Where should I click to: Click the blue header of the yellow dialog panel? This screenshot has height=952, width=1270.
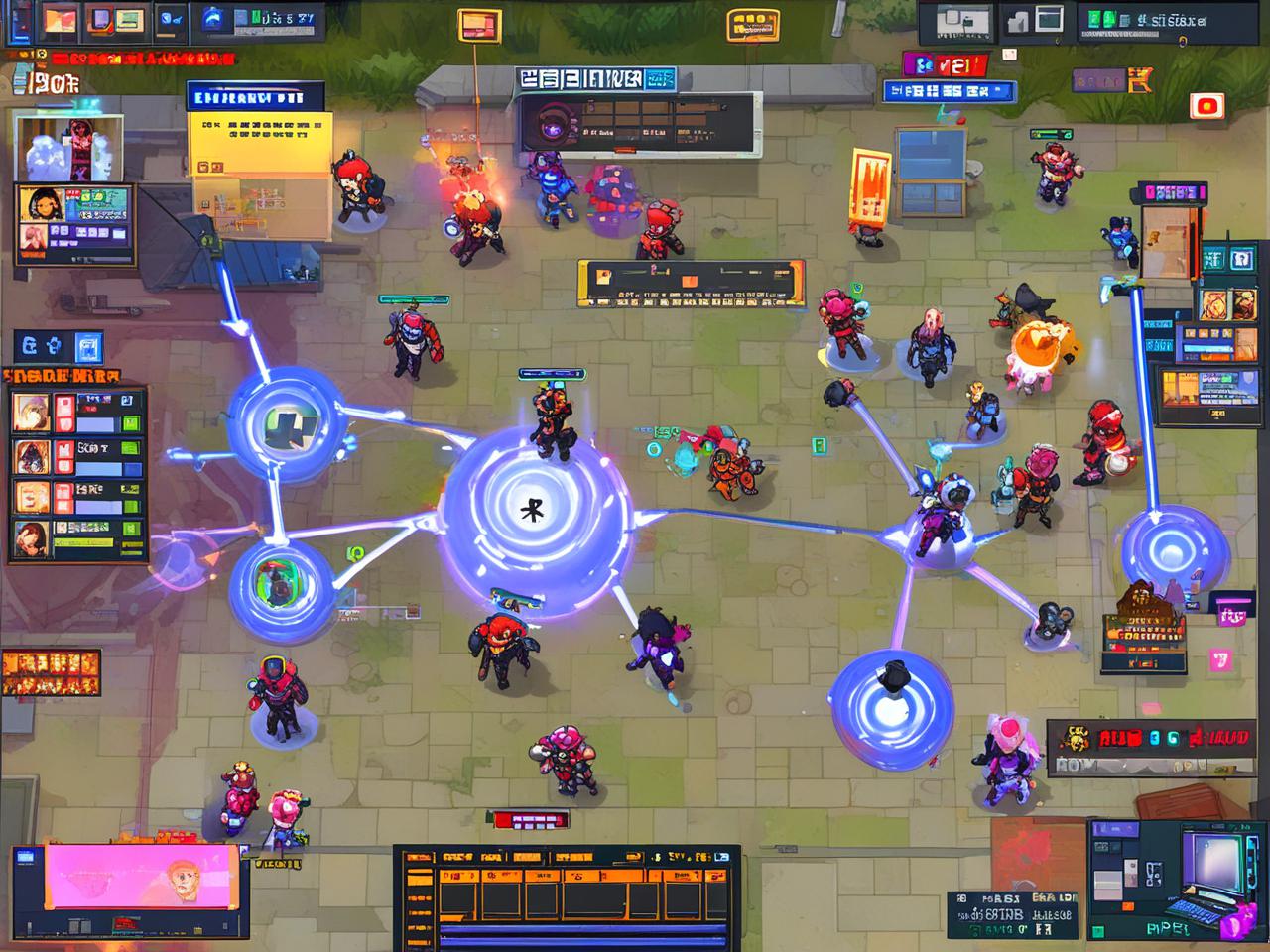click(255, 97)
